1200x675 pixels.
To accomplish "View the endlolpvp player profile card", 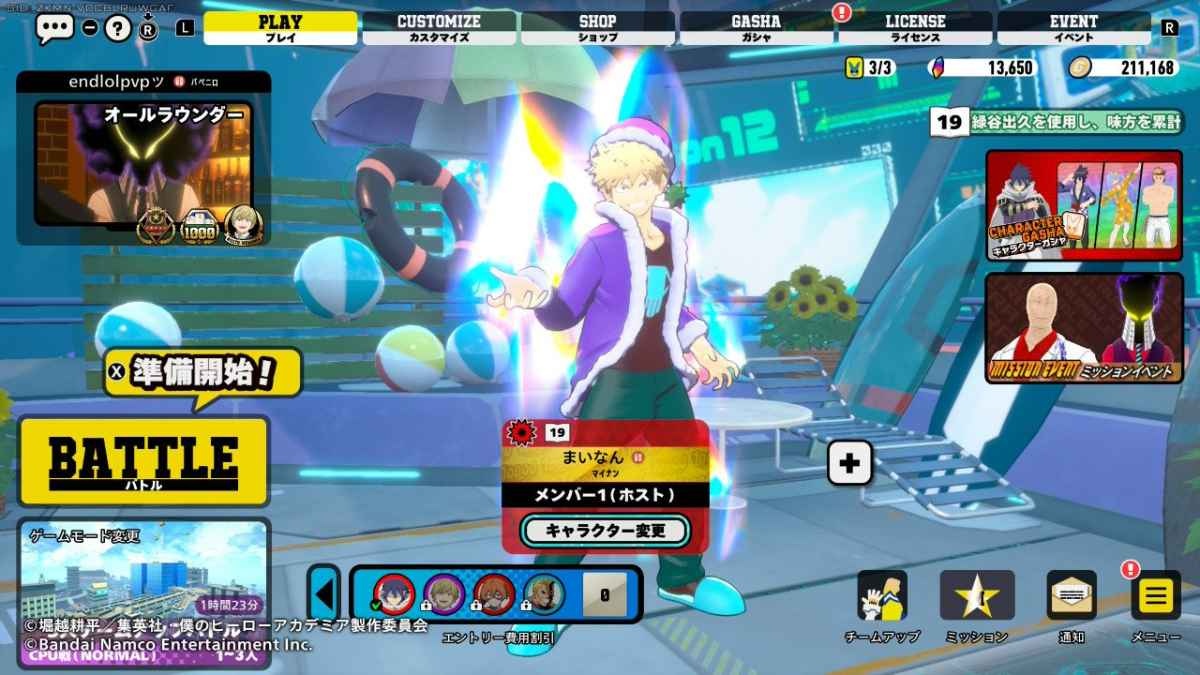I will point(143,160).
